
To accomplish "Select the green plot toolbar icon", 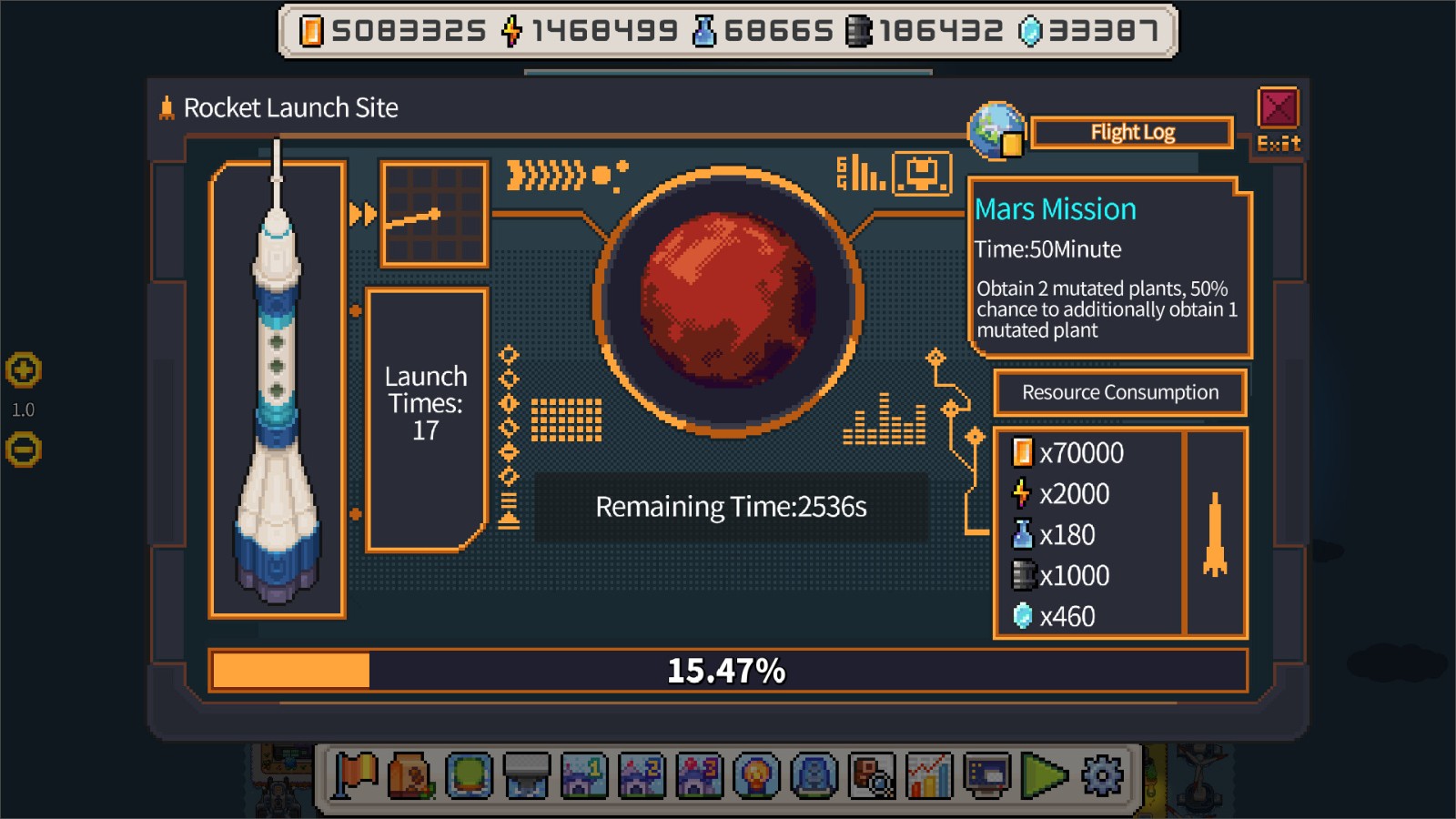I will pyautogui.click(x=470, y=776).
